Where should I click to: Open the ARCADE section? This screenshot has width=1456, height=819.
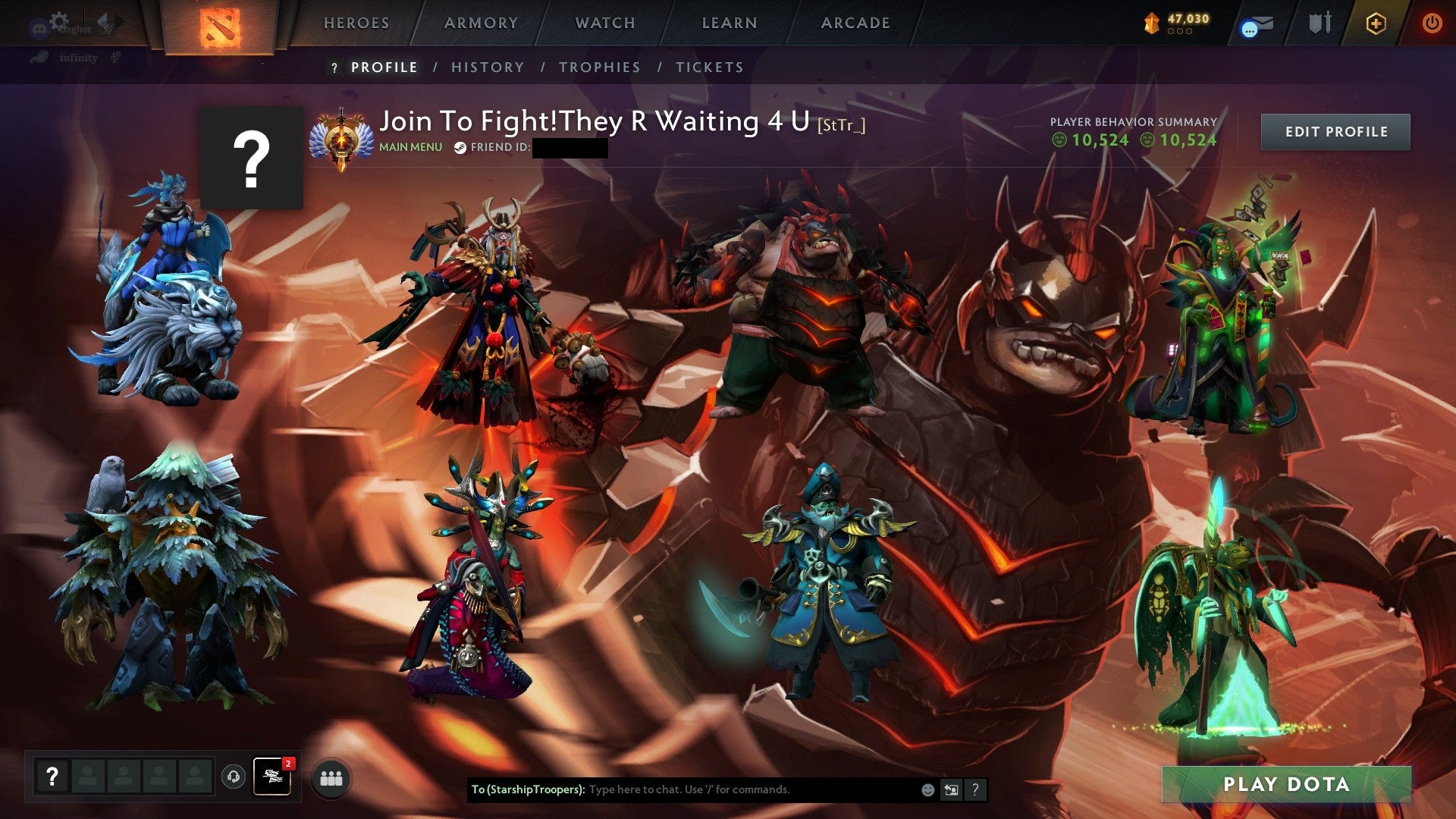[x=855, y=23]
